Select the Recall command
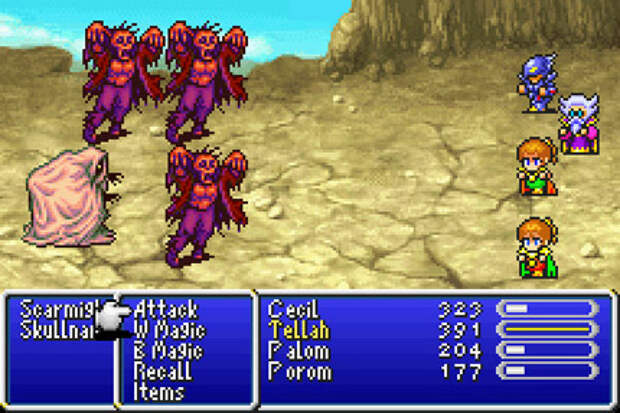 click(x=161, y=372)
